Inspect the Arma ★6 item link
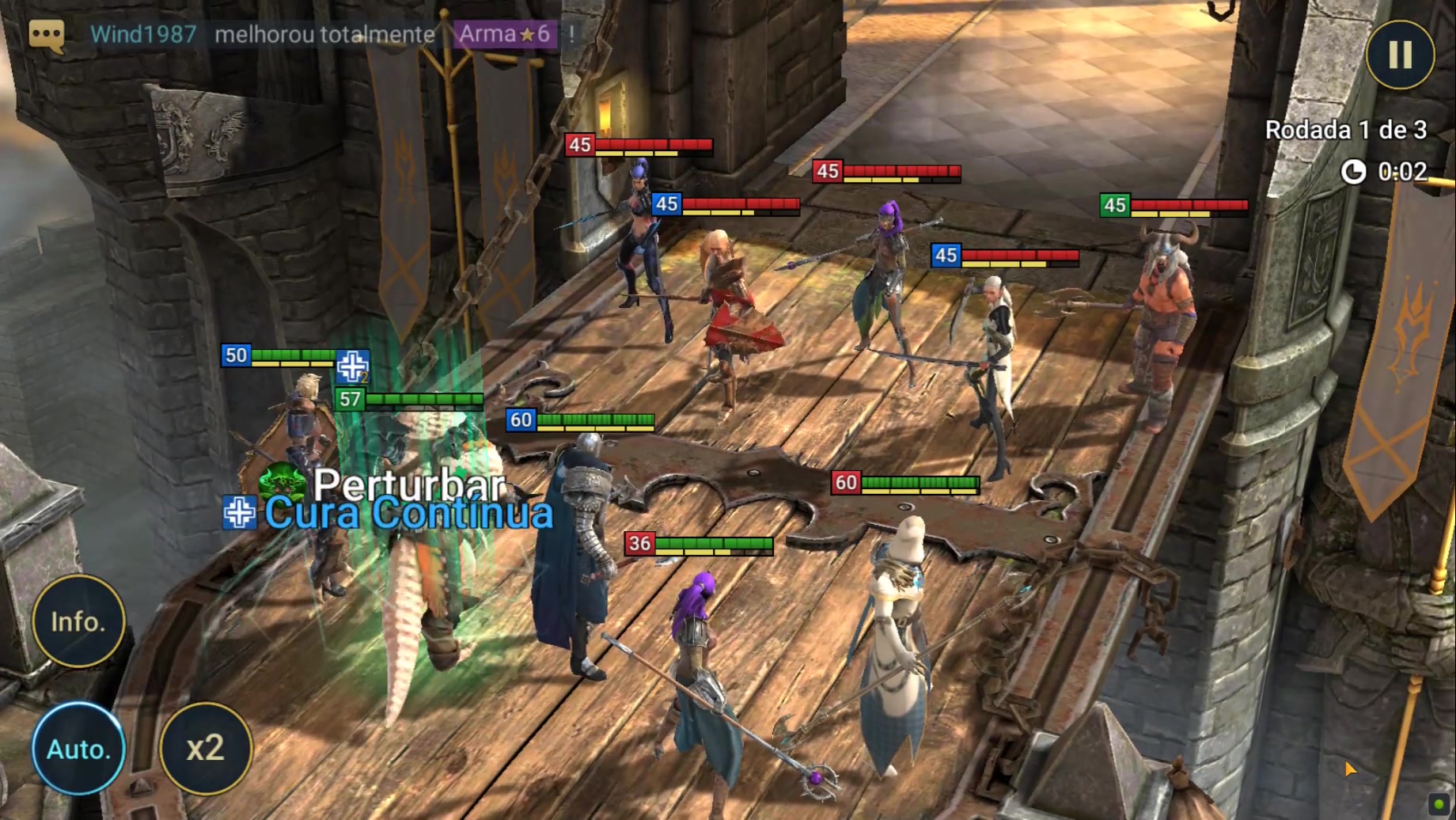This screenshot has width=1456, height=820. 505,34
